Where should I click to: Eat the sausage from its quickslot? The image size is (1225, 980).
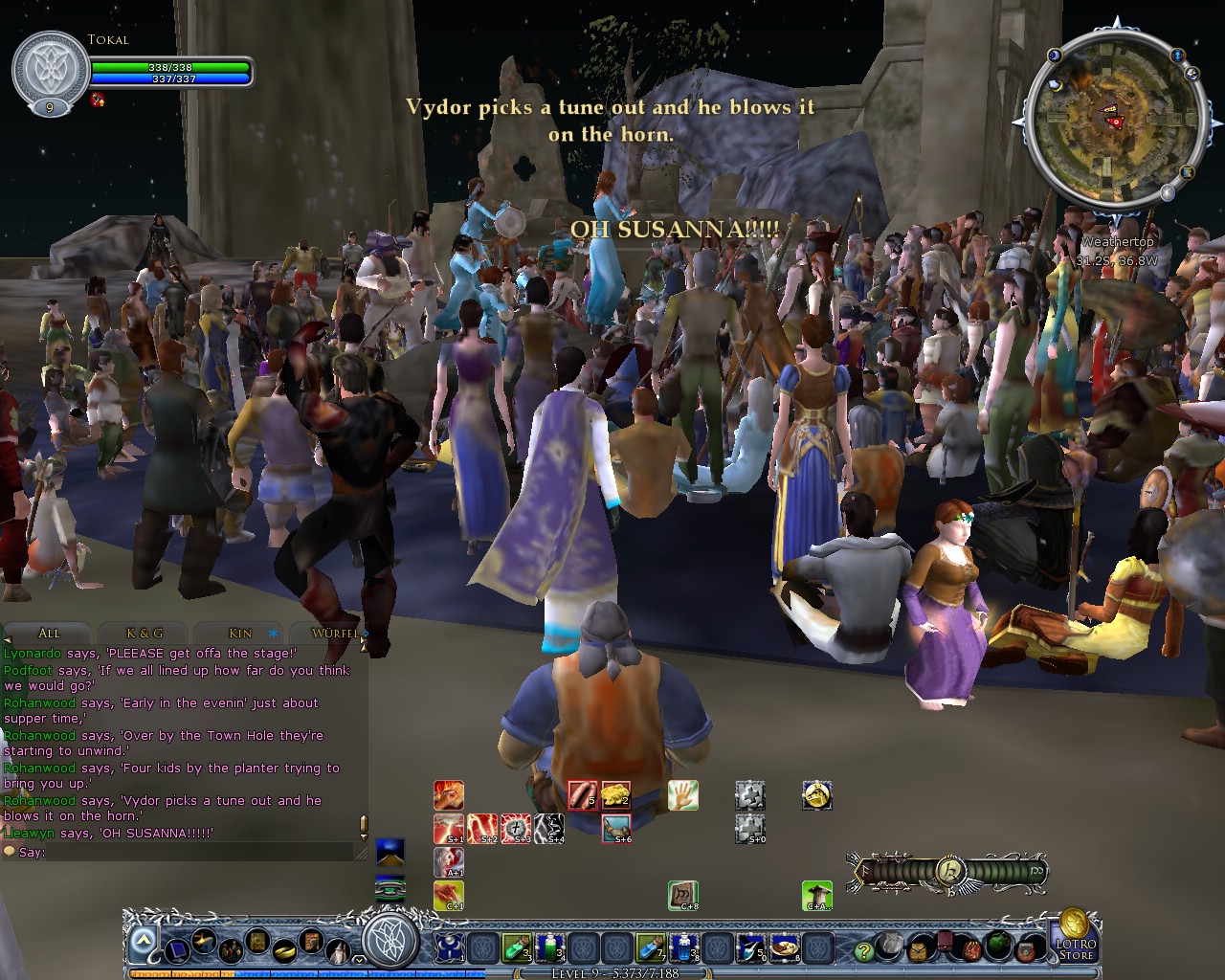click(583, 794)
